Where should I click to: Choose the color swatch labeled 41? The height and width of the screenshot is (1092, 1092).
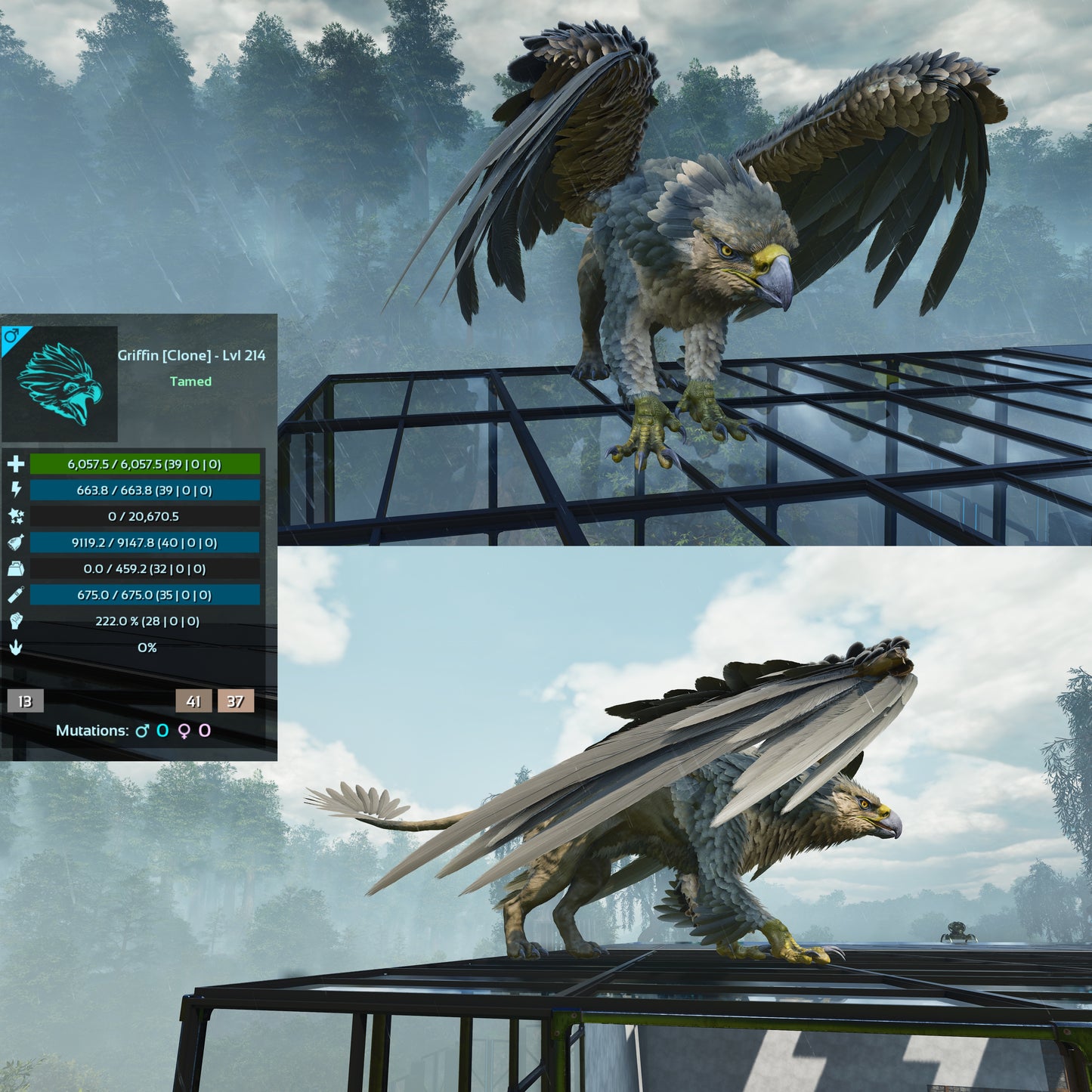(193, 701)
